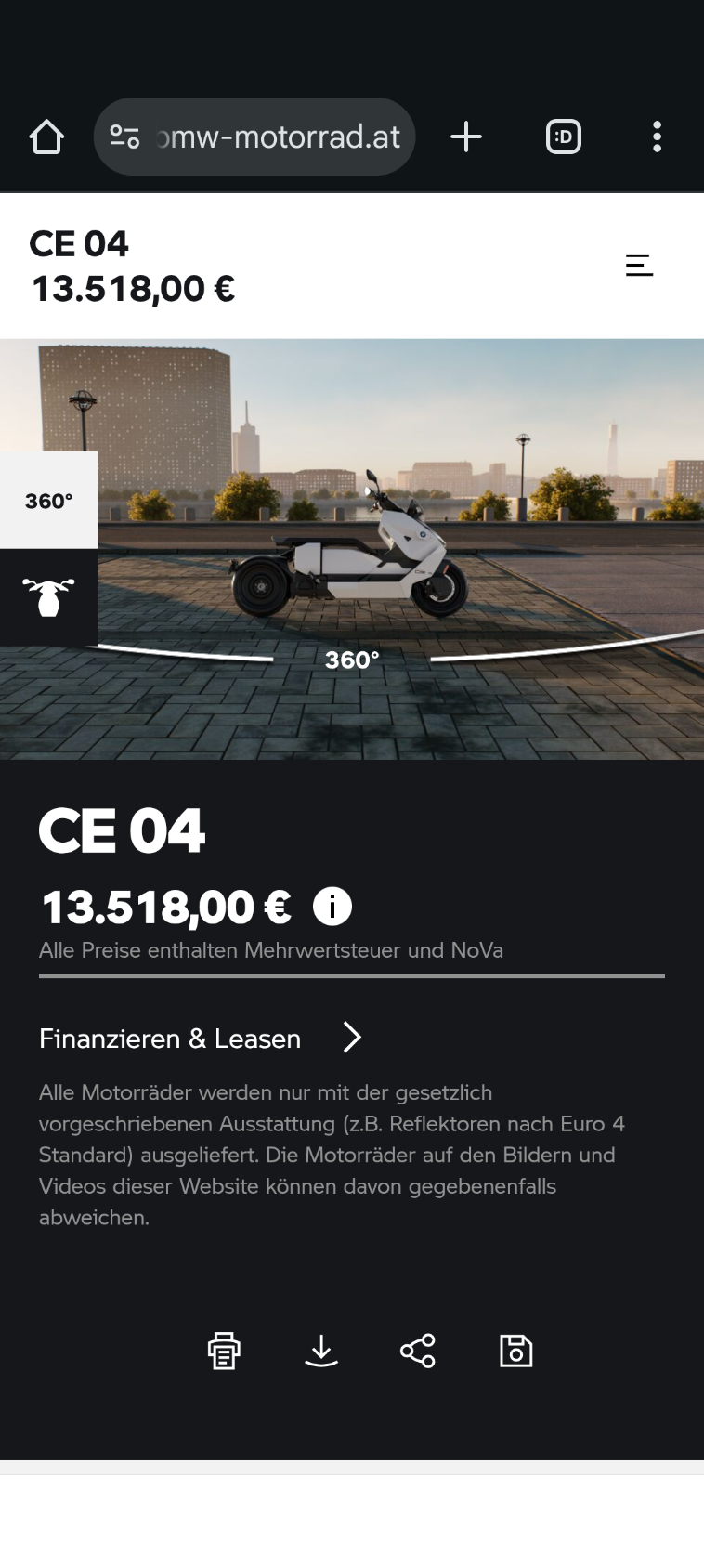Save the configuration with the floppy disk icon
Screen dimensions: 704x1568
pyautogui.click(x=515, y=1351)
